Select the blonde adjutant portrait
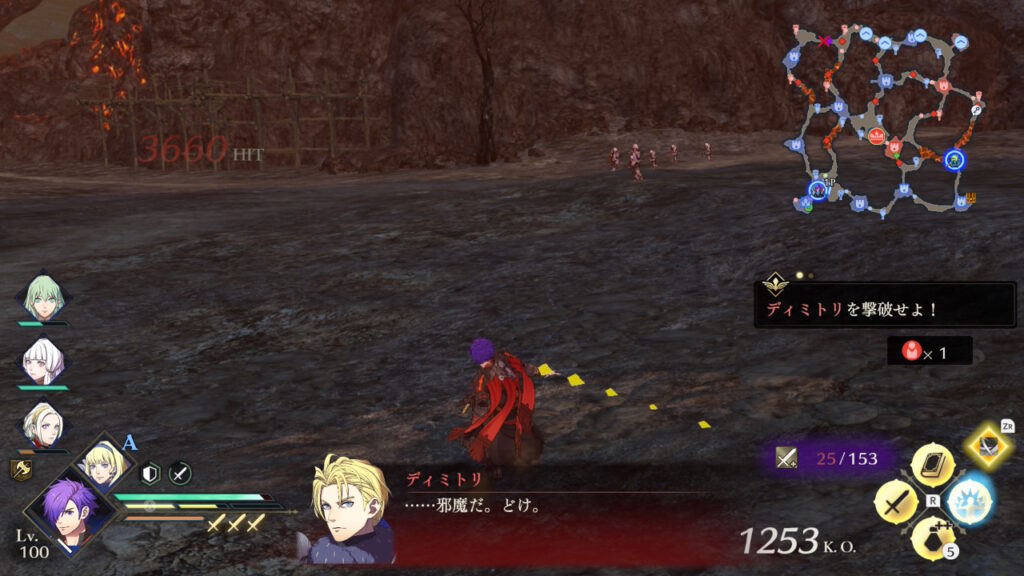 coord(102,463)
